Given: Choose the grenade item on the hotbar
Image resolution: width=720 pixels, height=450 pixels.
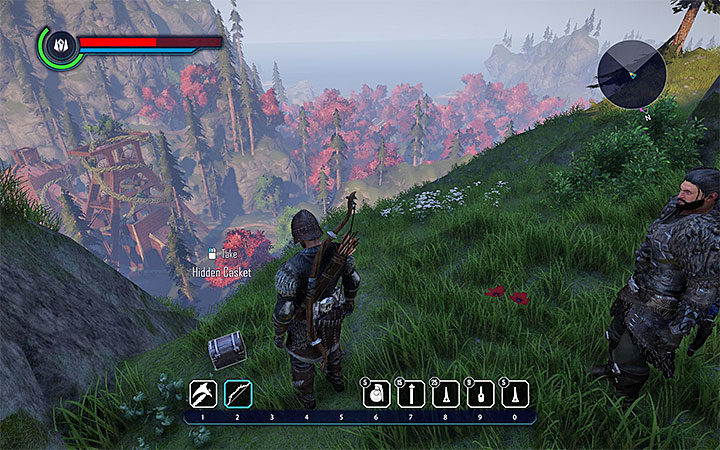Looking at the screenshot, I should coord(376,394).
